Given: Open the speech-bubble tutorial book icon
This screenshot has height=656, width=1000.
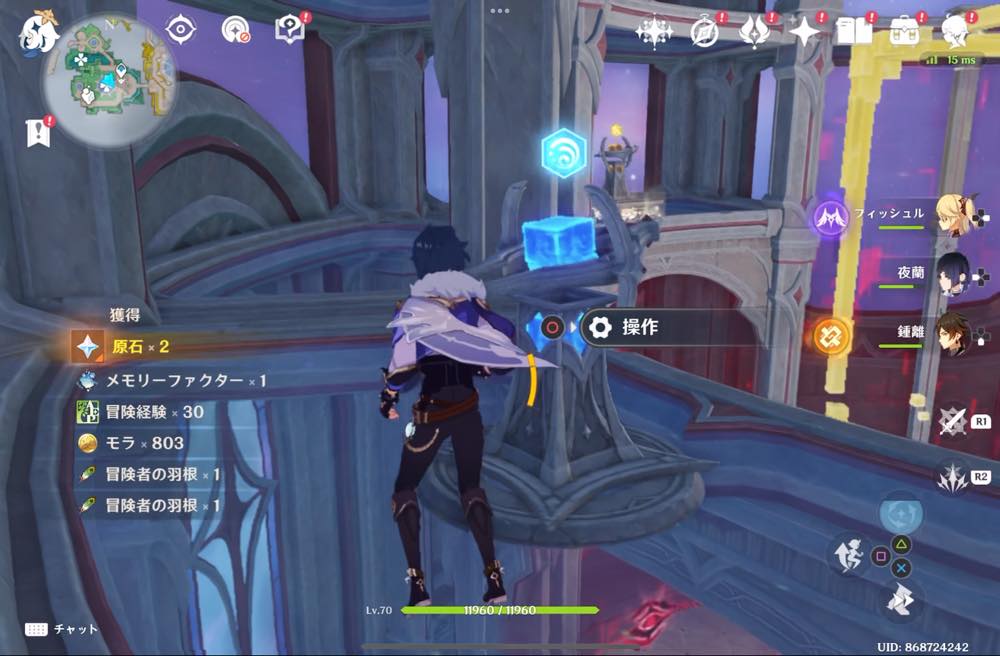Looking at the screenshot, I should click(289, 29).
